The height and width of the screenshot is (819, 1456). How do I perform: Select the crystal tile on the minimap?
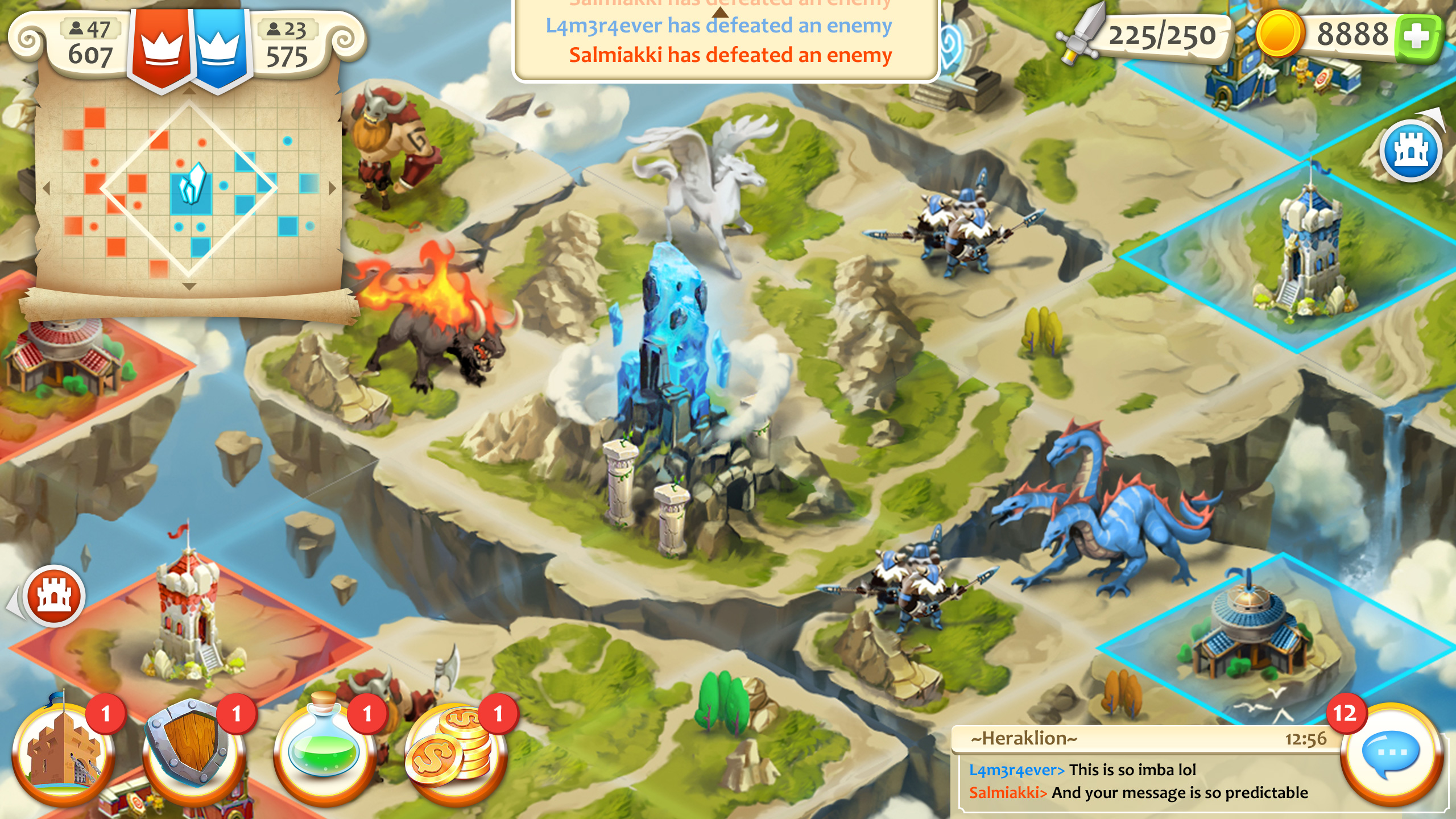[191, 185]
